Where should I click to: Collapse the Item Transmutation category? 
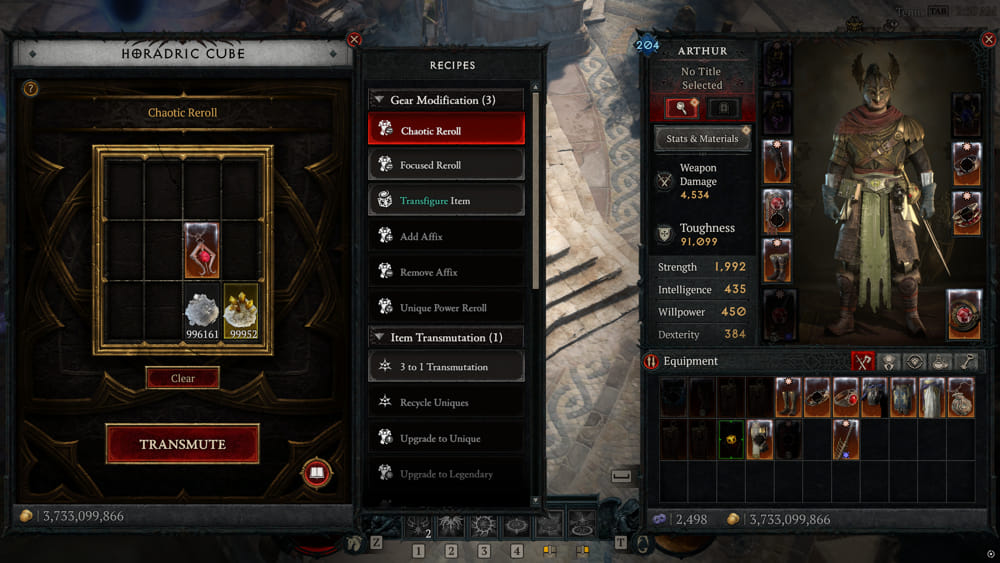click(x=379, y=337)
